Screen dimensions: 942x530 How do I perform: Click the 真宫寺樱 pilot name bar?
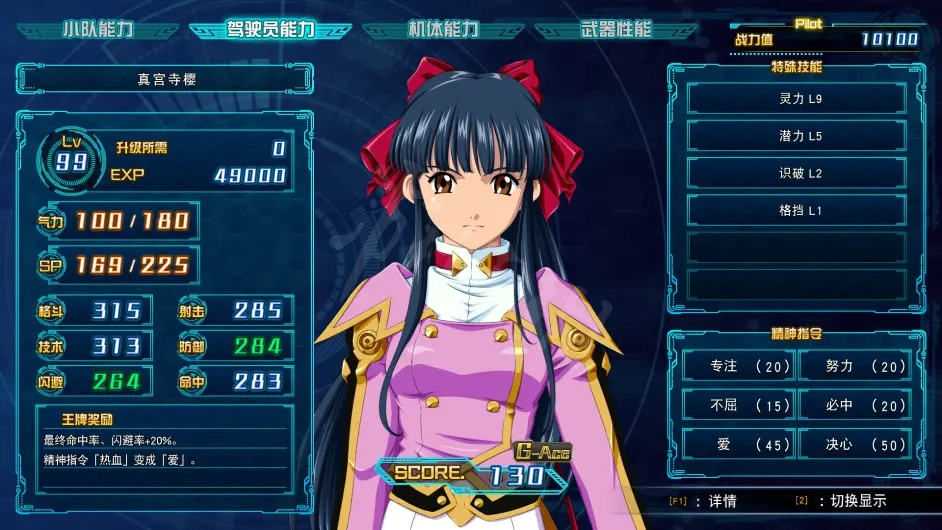point(165,78)
